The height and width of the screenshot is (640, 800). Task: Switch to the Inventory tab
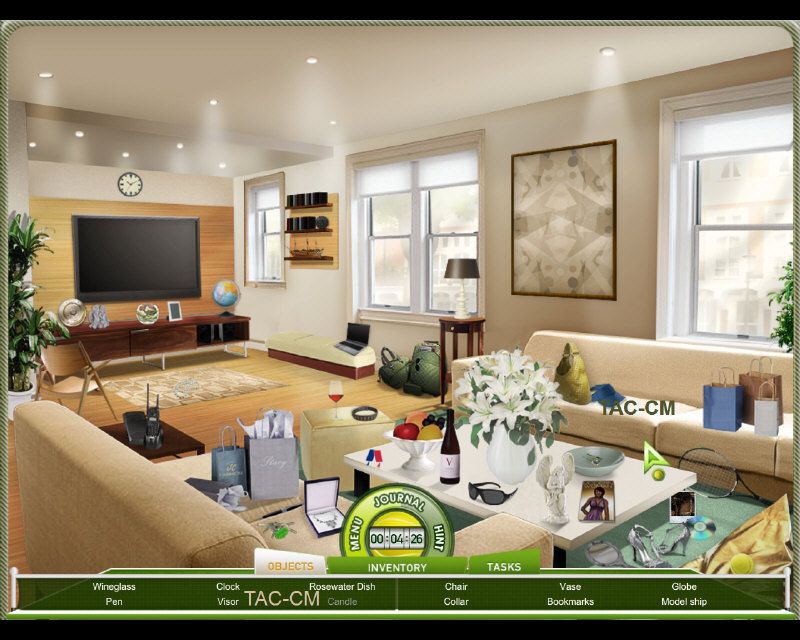[x=397, y=568]
